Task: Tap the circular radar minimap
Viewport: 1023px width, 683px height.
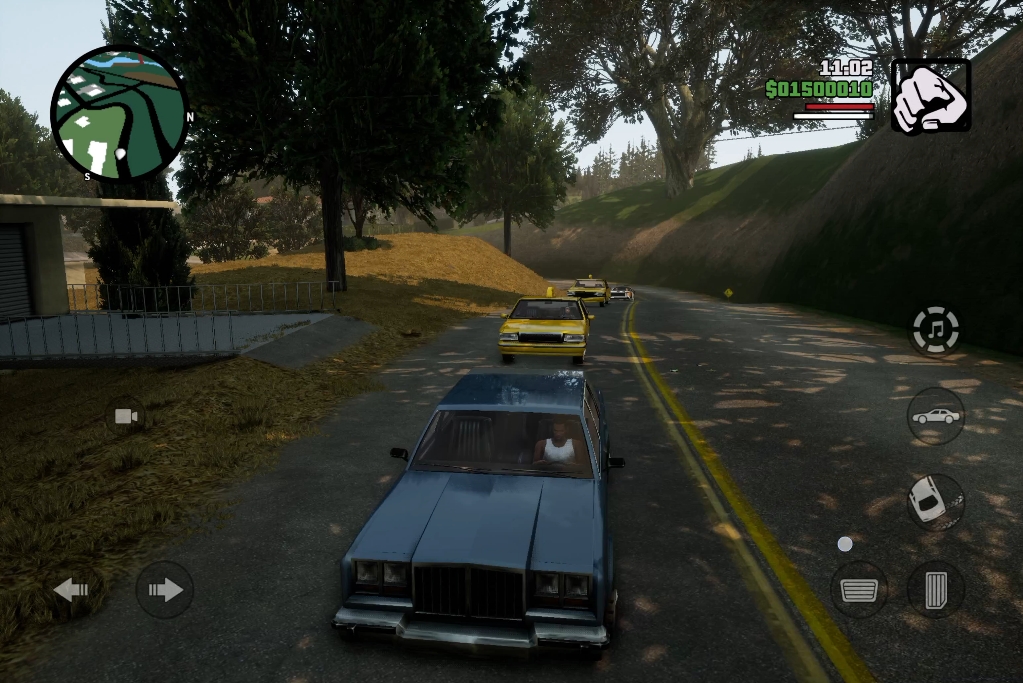Action: [x=119, y=113]
